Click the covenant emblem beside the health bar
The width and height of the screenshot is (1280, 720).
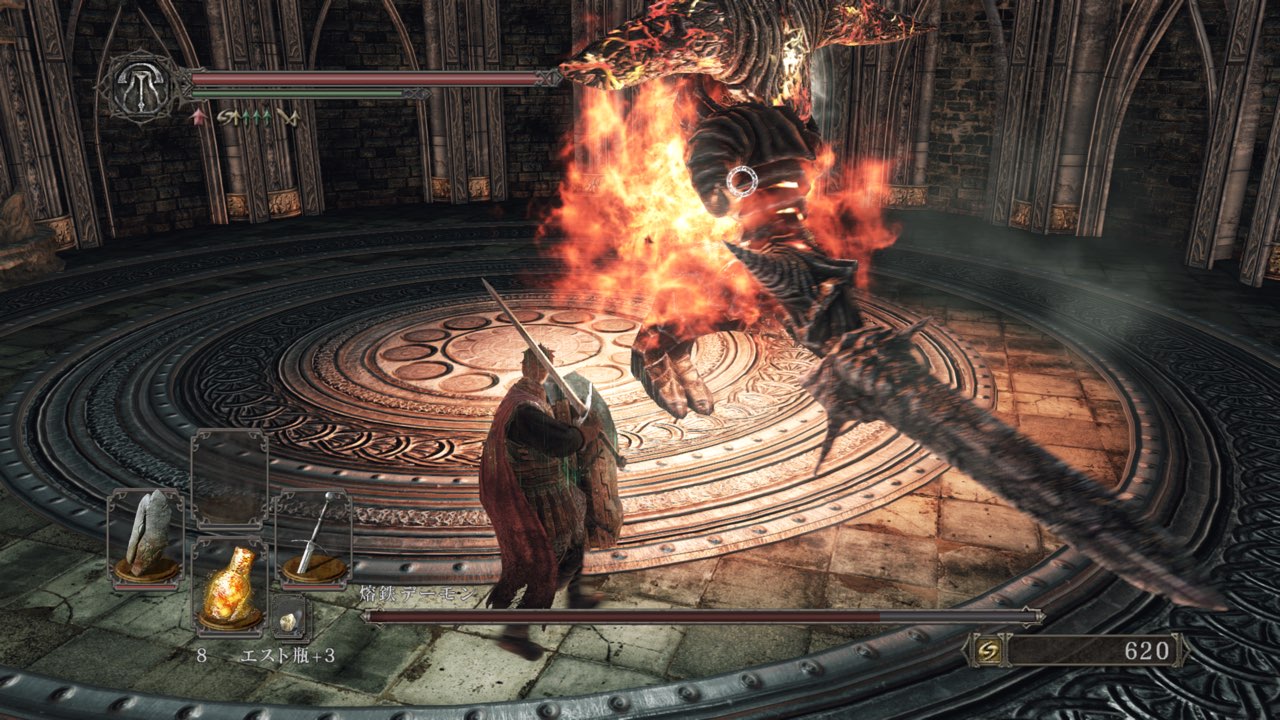(137, 87)
